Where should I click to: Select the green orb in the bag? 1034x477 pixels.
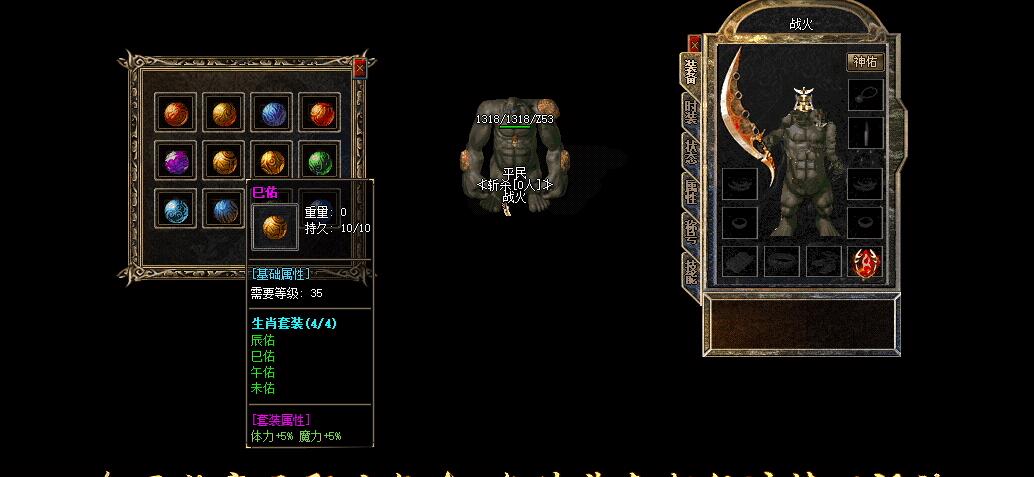coord(320,161)
